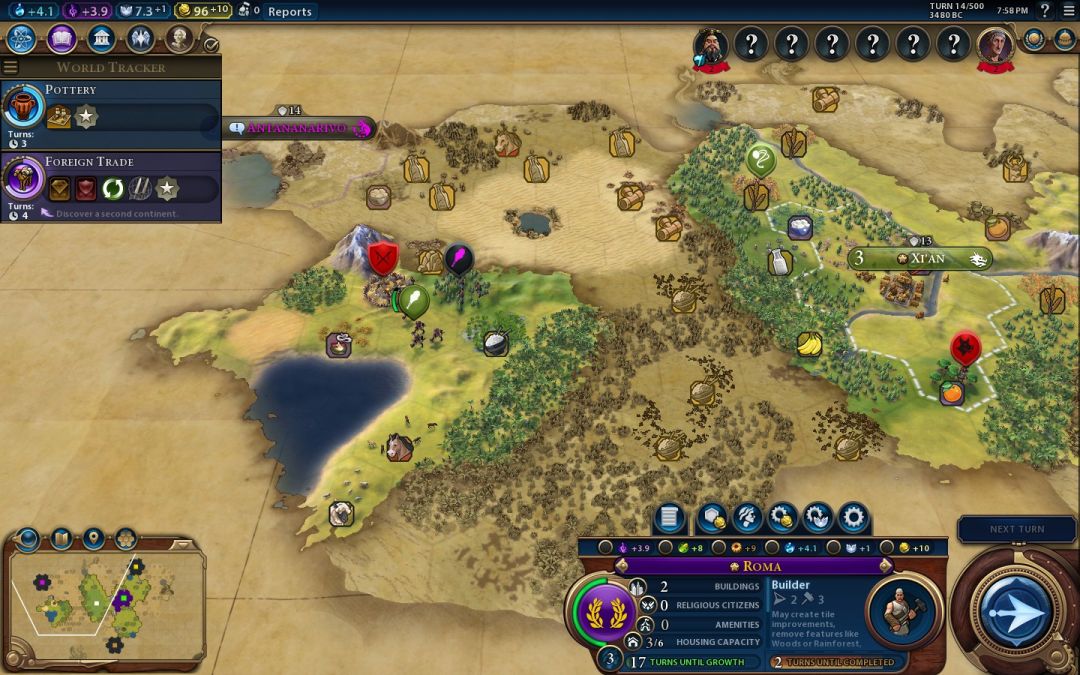Open the game menu in top corner
Image resolution: width=1080 pixels, height=675 pixels.
(x=1068, y=11)
